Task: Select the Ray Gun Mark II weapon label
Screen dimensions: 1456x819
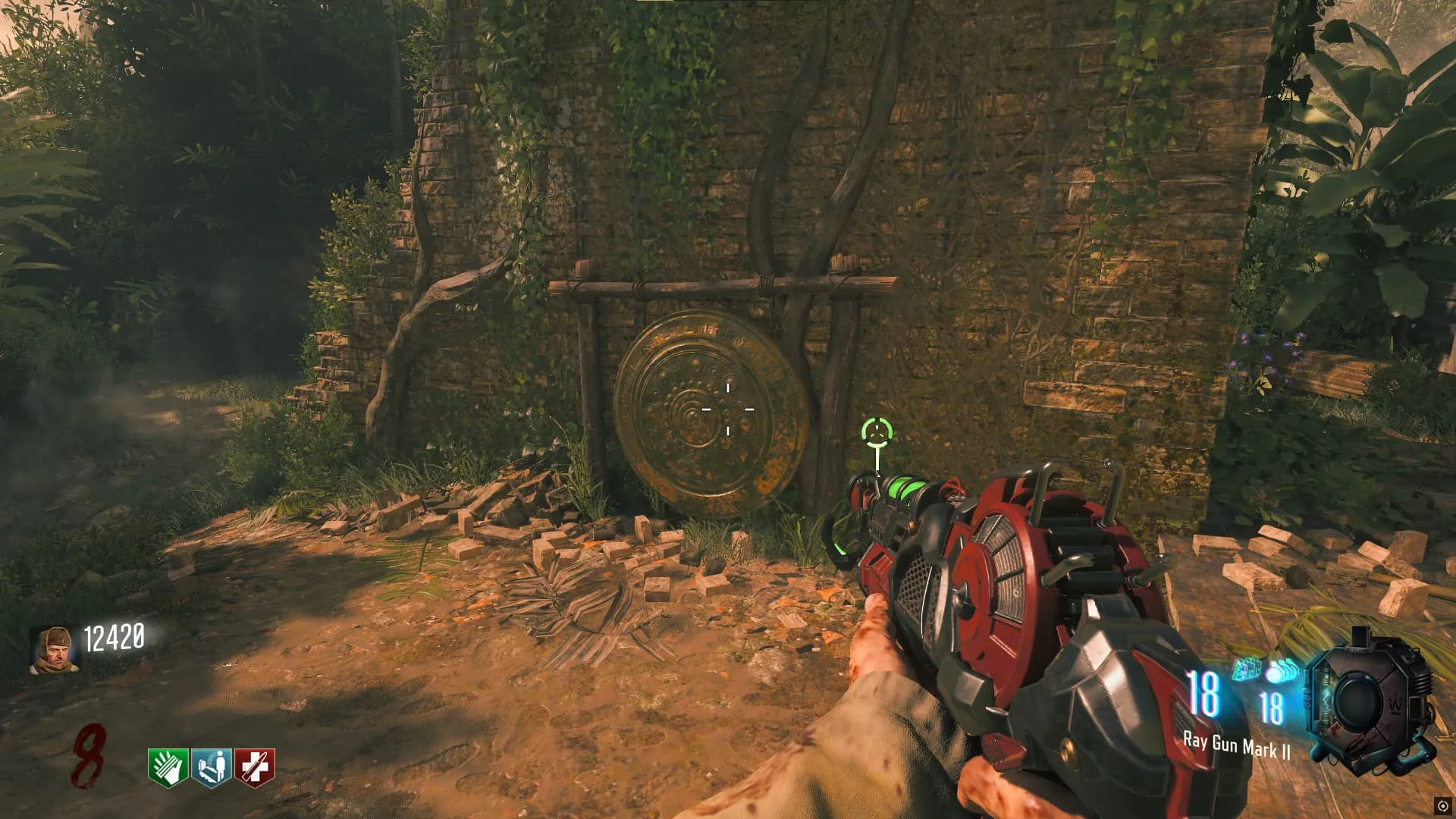Action: point(1236,746)
